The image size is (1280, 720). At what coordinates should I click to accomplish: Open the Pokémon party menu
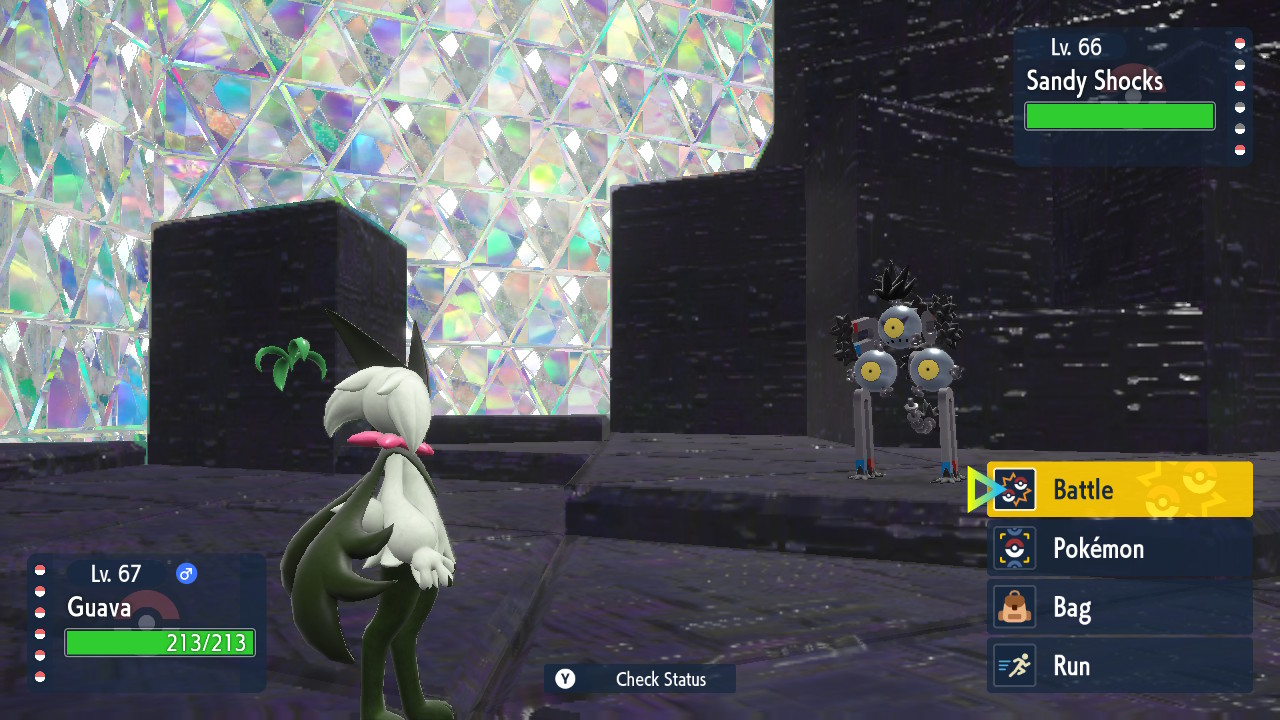(1120, 548)
